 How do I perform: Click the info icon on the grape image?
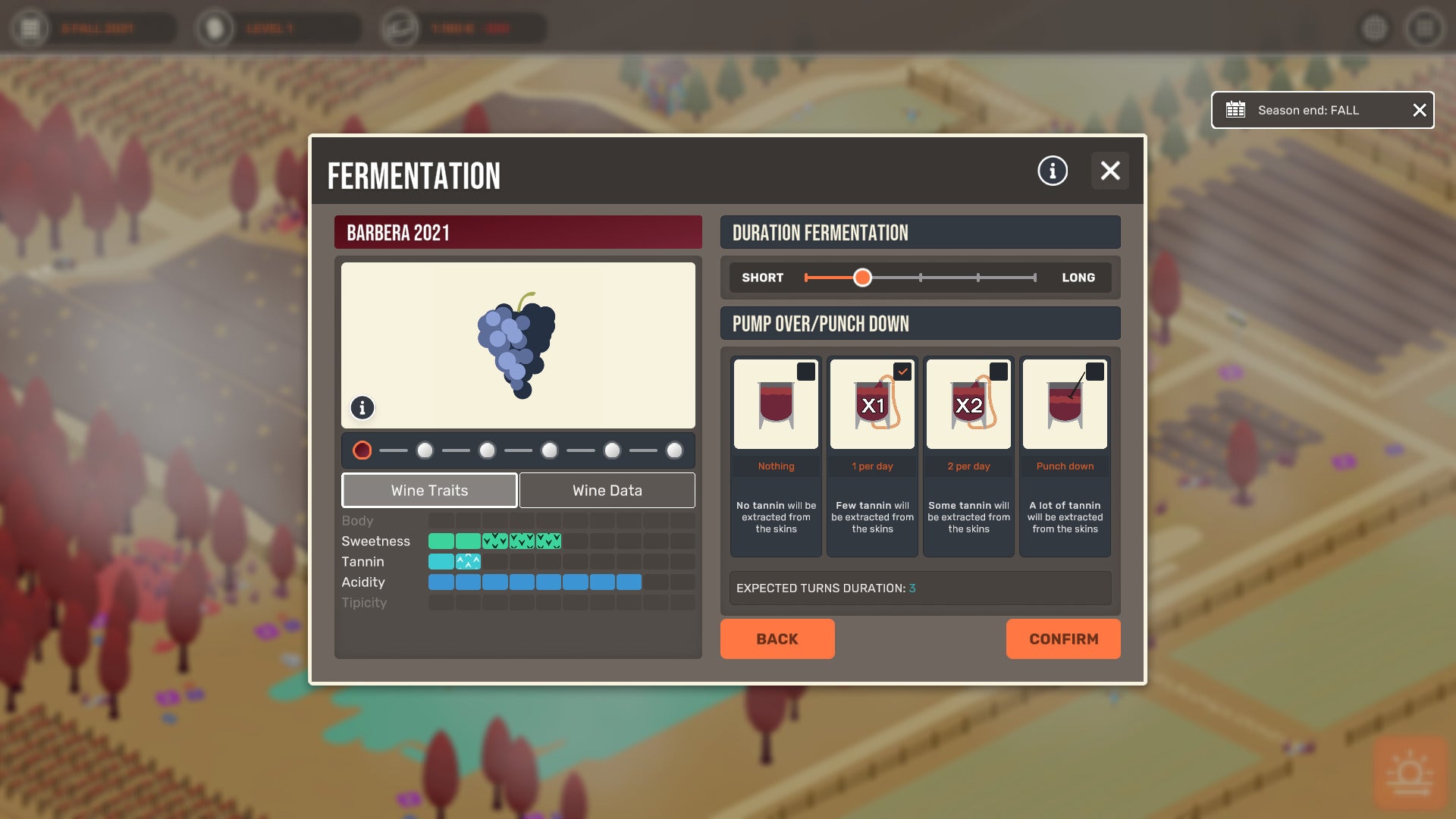click(362, 408)
